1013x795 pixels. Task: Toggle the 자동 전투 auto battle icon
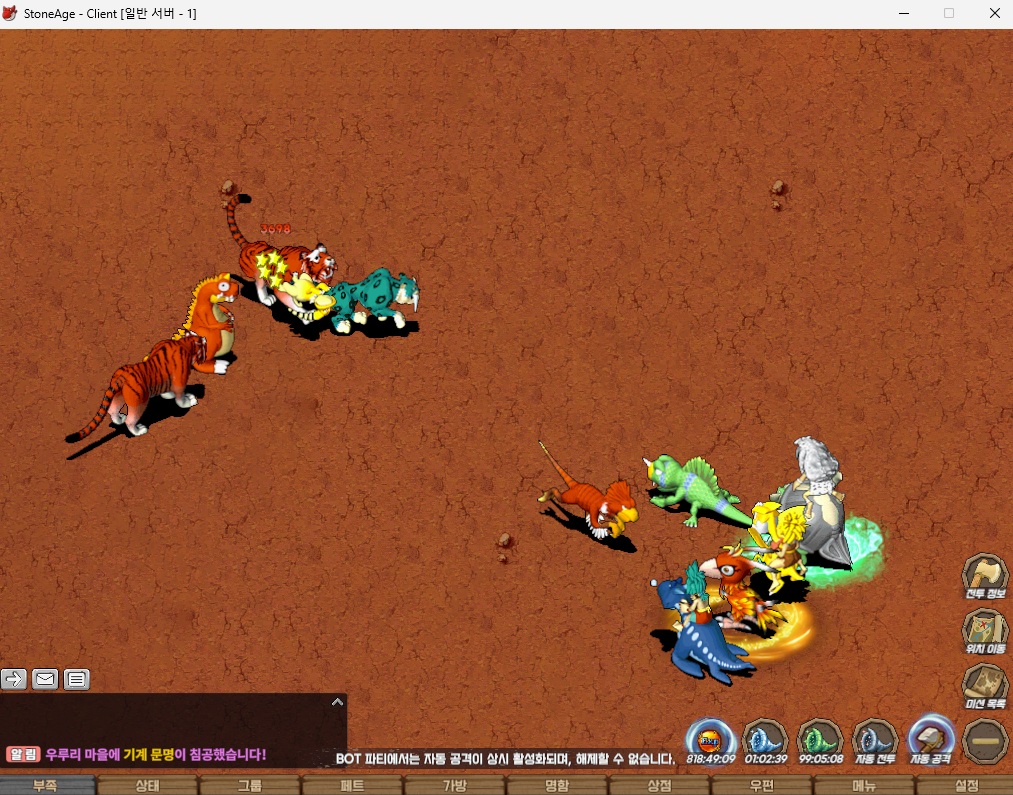[x=875, y=740]
